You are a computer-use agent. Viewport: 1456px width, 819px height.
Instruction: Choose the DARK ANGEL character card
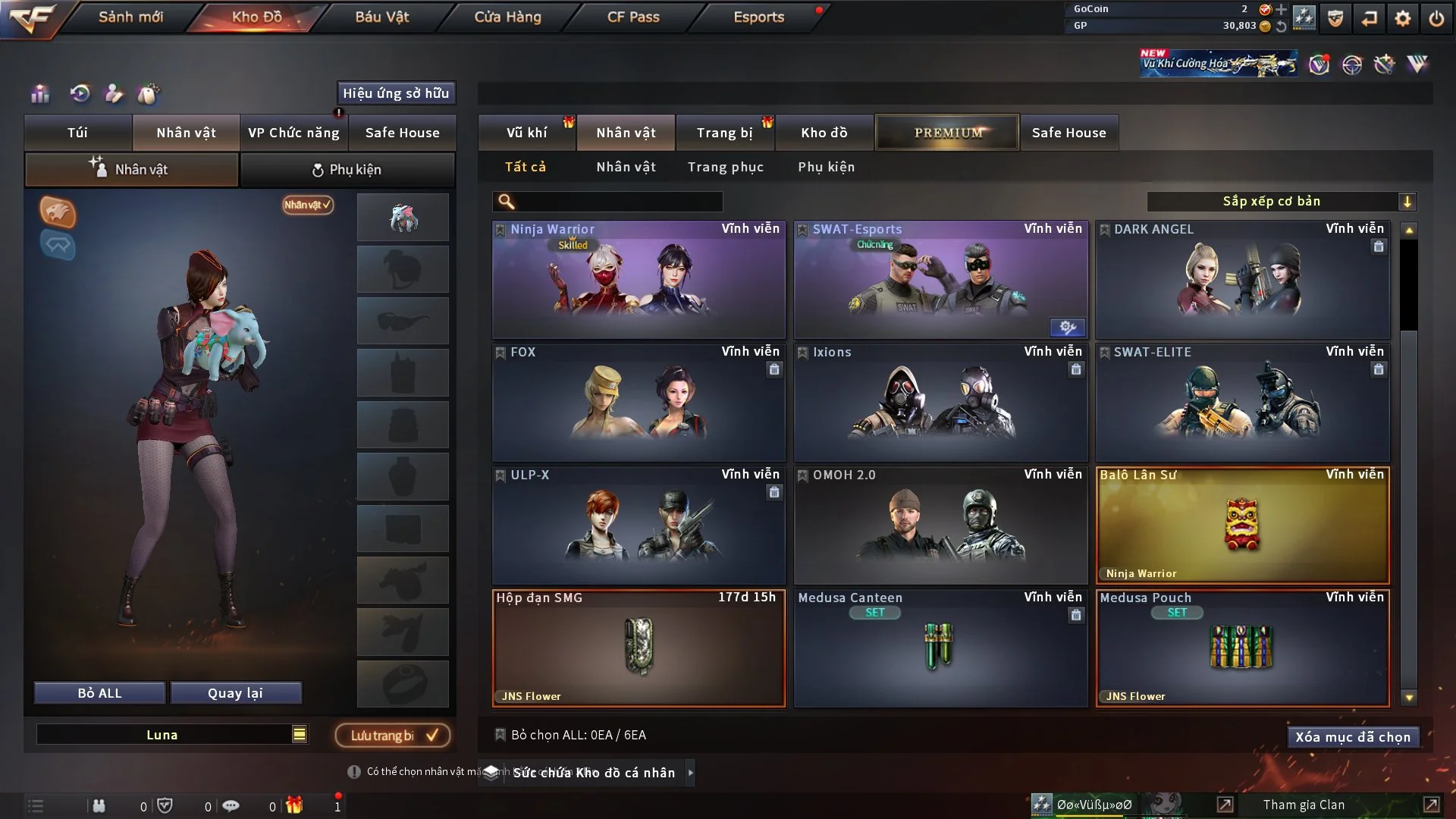(x=1242, y=279)
